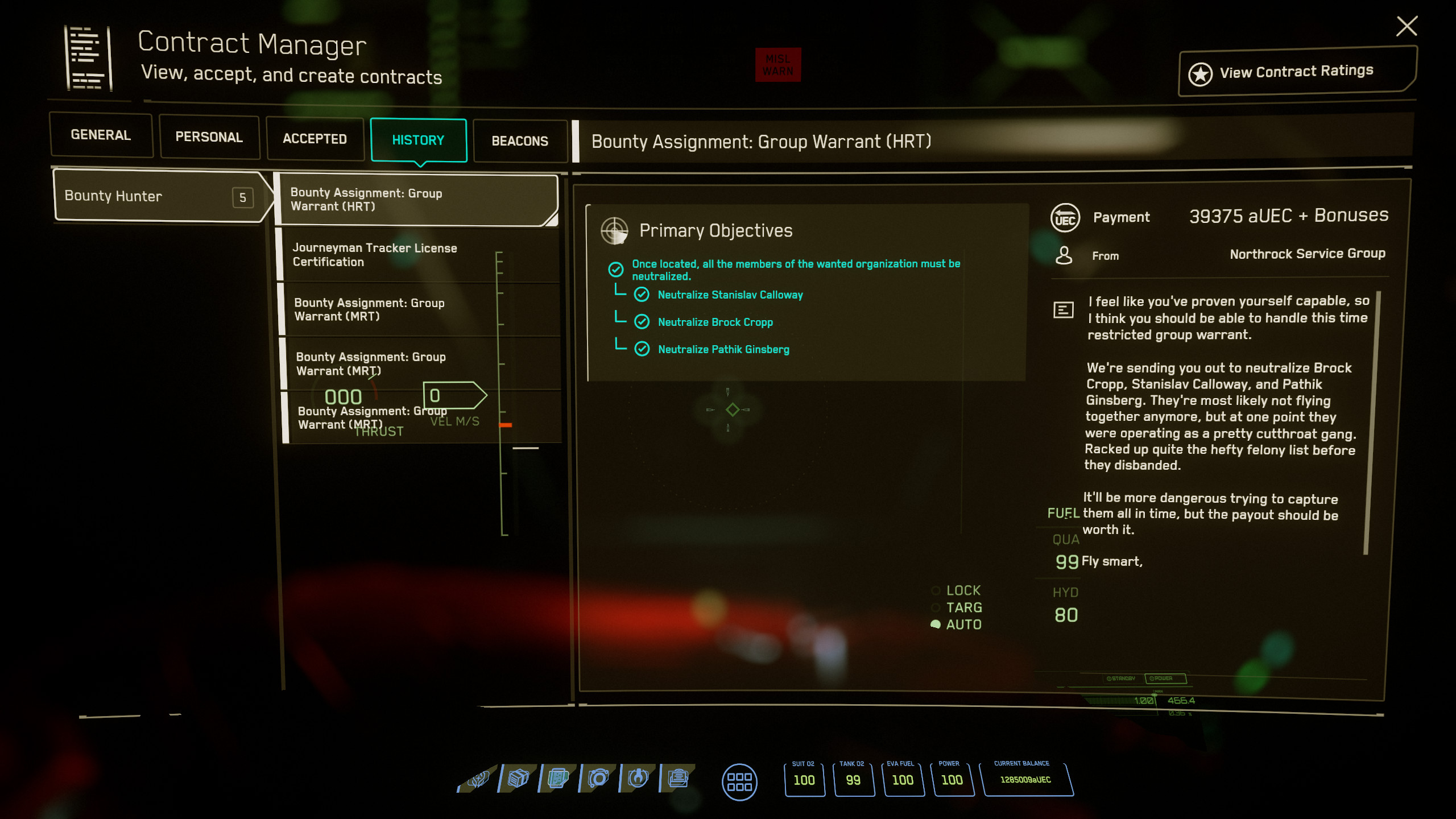
Task: Open the leaf-shaped health app icon
Action: 478,779
